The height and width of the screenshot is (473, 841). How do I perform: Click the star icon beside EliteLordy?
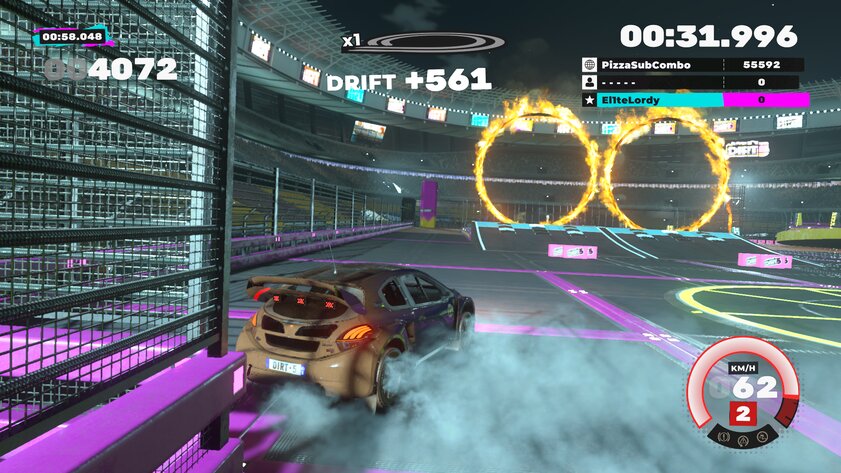pos(589,100)
